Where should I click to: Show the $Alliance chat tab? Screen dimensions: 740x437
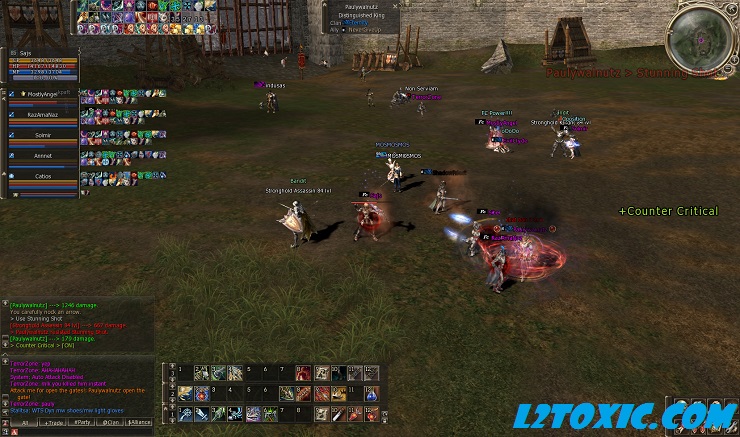pyautogui.click(x=140, y=423)
